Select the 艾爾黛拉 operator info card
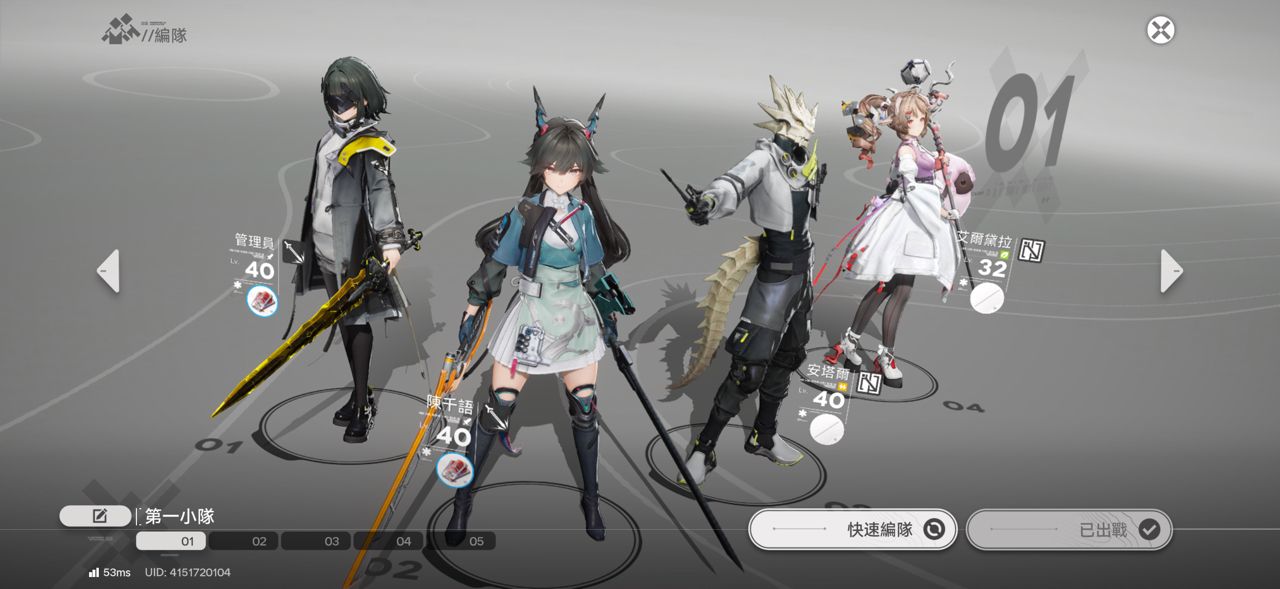The image size is (1280, 589). pyautogui.click(x=988, y=256)
